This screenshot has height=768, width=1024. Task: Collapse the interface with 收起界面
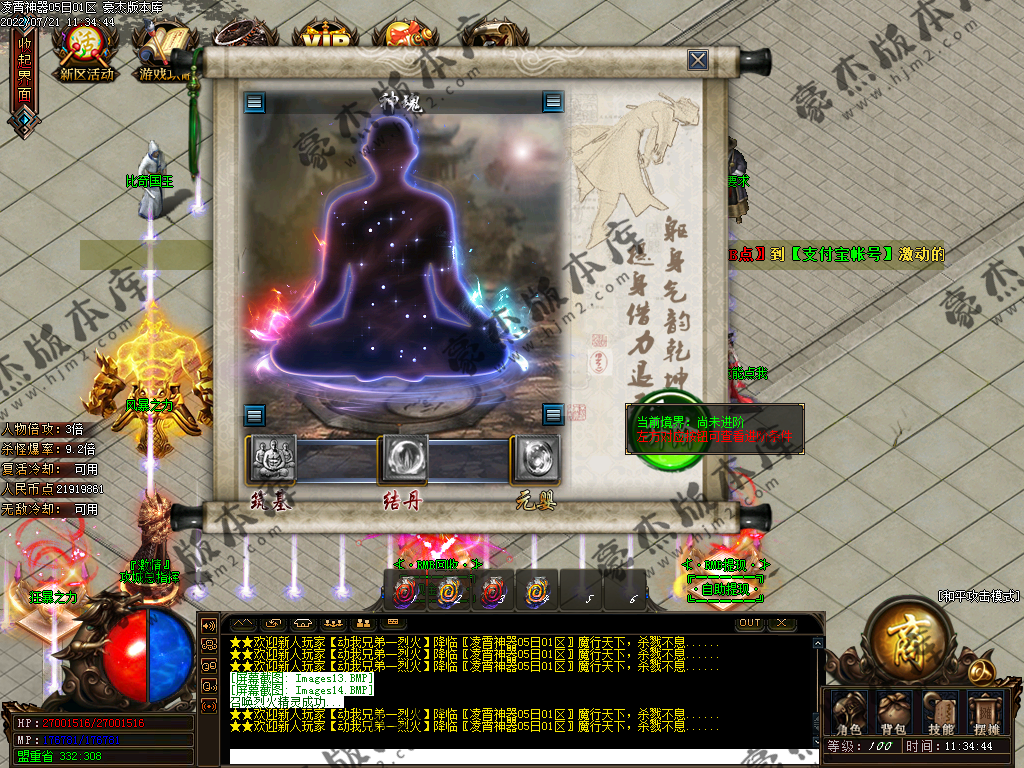(24, 70)
